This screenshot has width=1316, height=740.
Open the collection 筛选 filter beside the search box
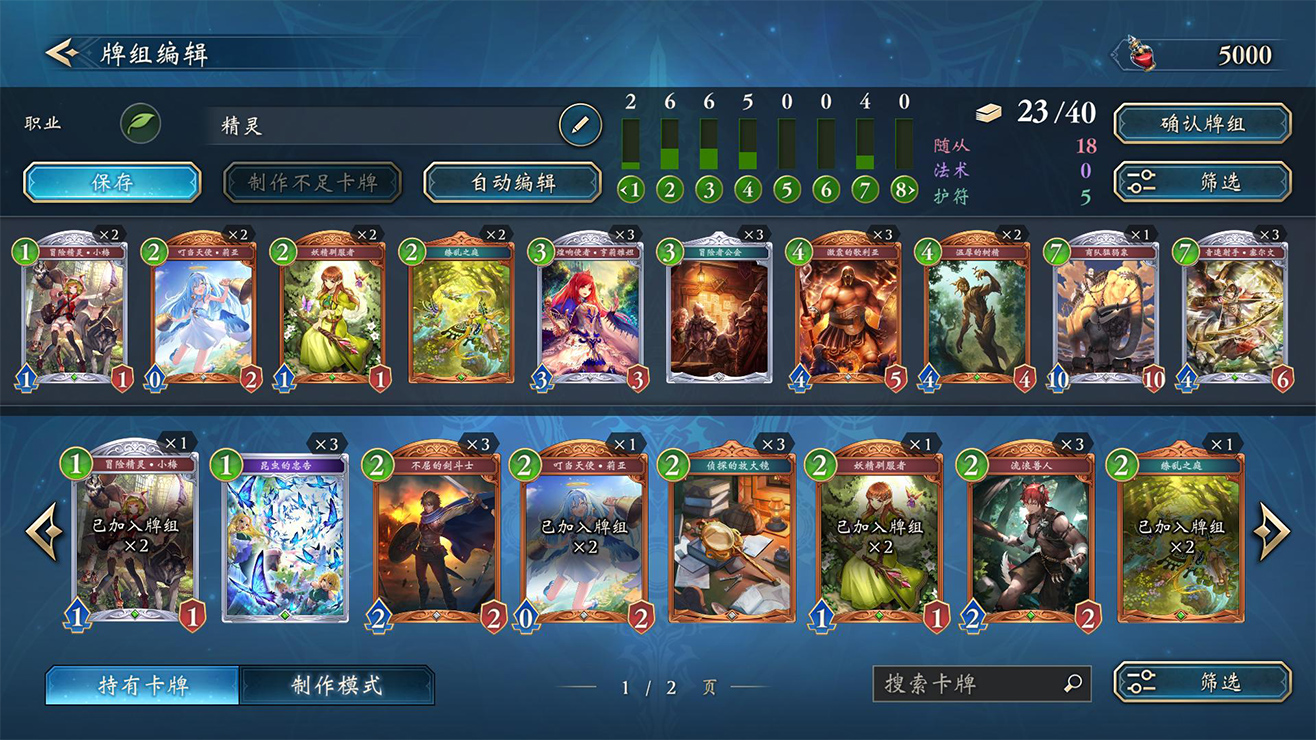pyautogui.click(x=1202, y=683)
